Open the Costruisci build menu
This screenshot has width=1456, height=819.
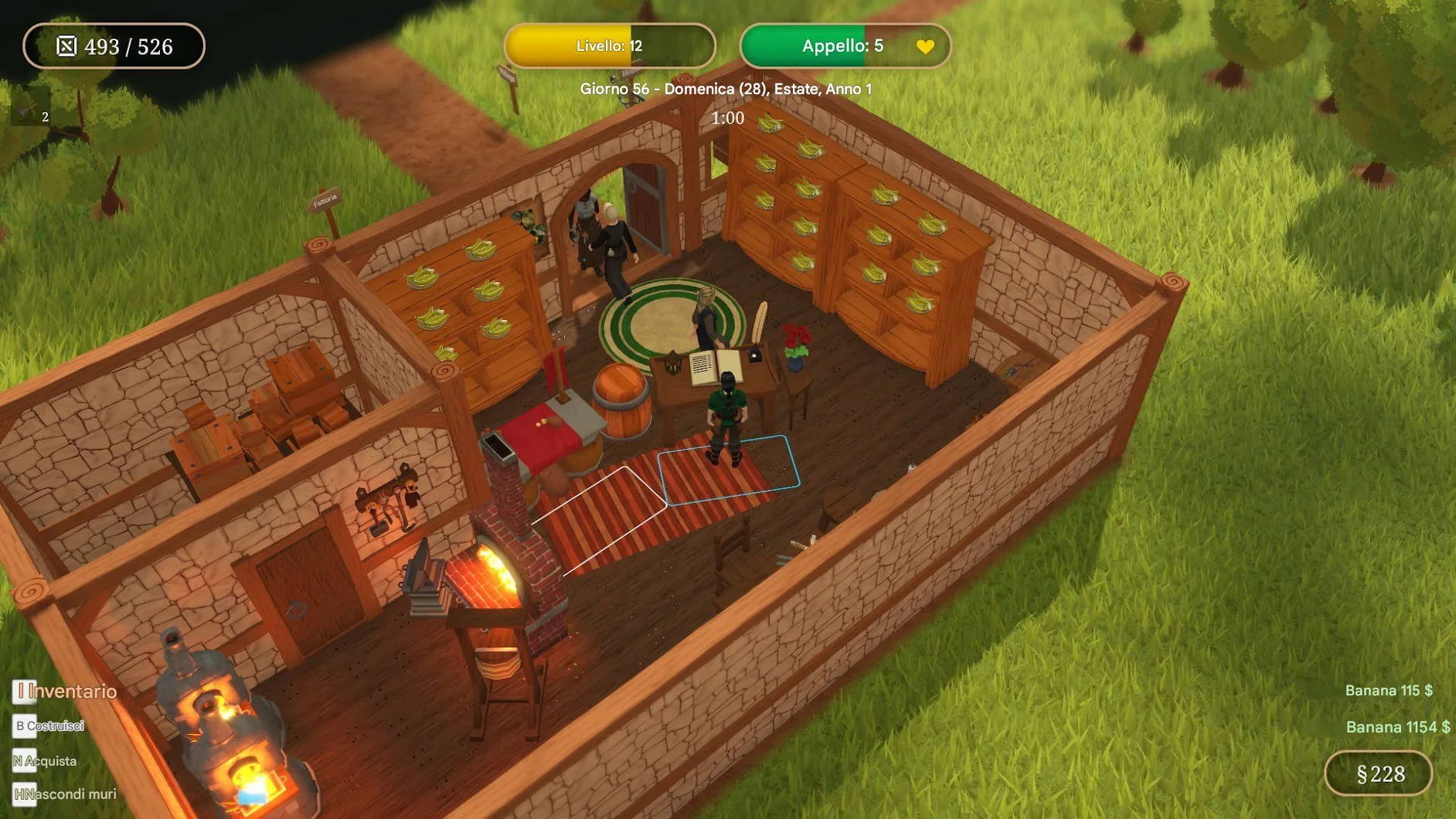click(49, 726)
